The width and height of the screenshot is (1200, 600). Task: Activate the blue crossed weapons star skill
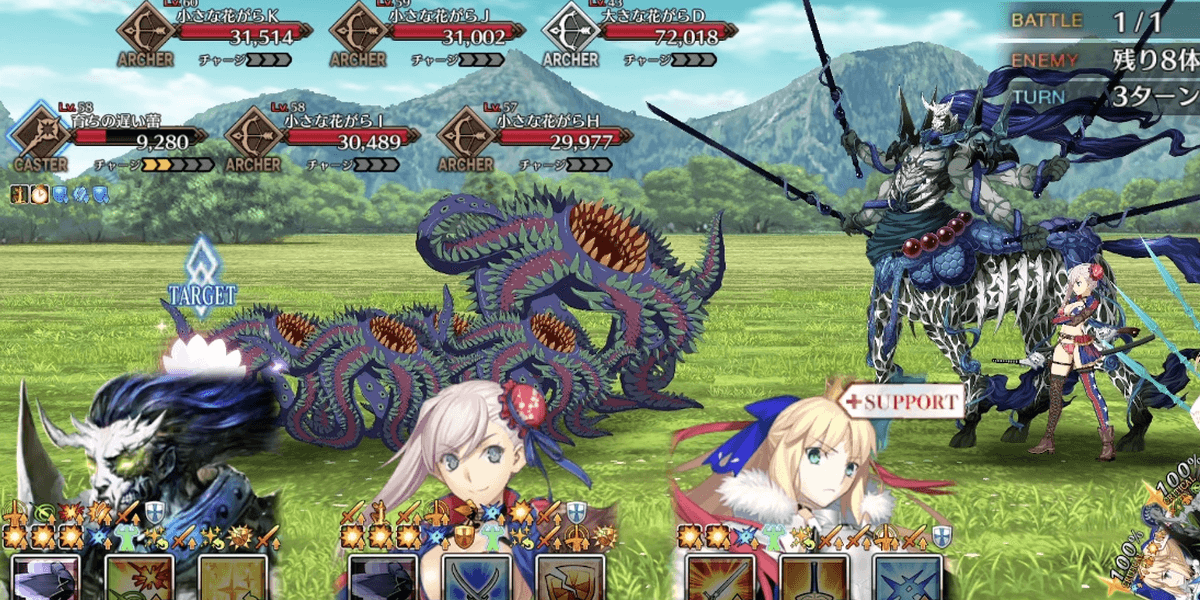tap(906, 580)
